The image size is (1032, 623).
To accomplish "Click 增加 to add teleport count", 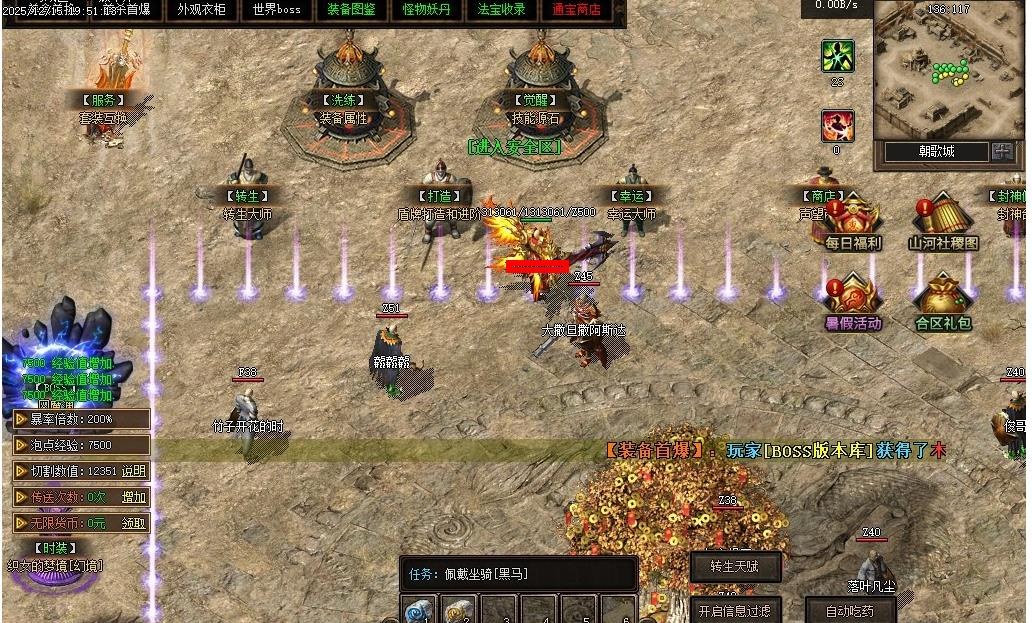I will coord(134,497).
